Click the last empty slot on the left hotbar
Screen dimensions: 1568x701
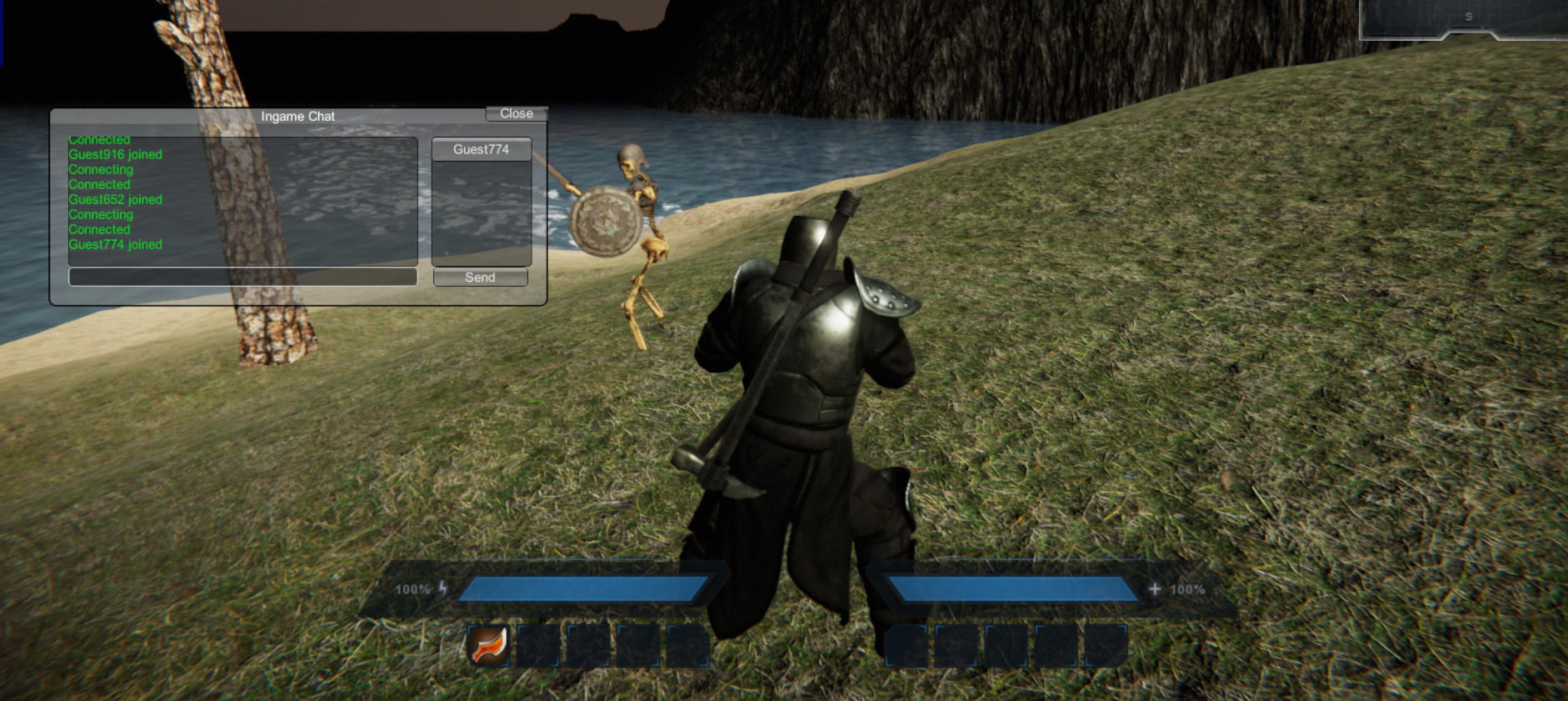(686, 646)
